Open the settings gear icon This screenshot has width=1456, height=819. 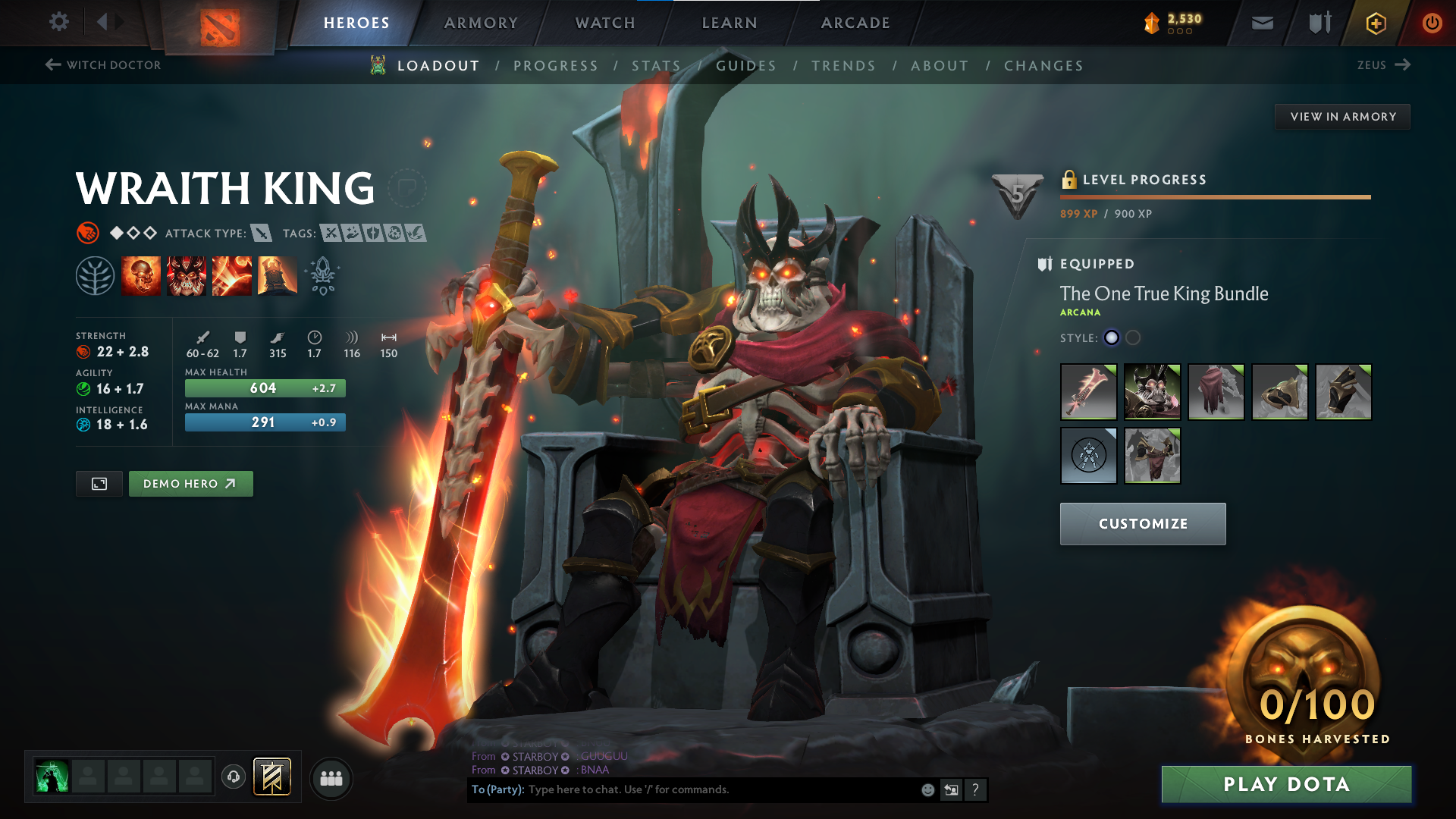coord(58,22)
